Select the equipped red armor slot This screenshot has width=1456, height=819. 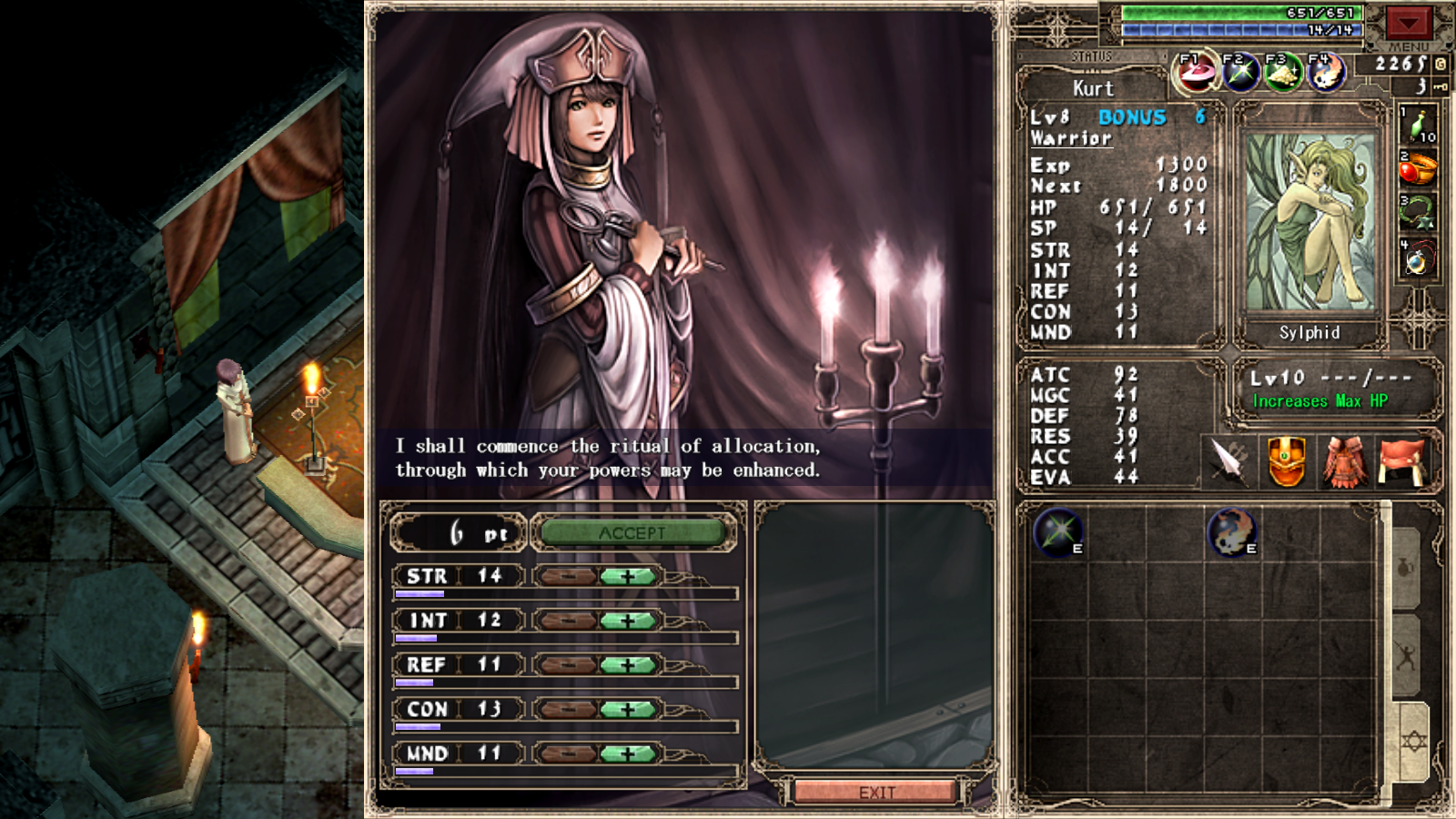pyautogui.click(x=1344, y=461)
